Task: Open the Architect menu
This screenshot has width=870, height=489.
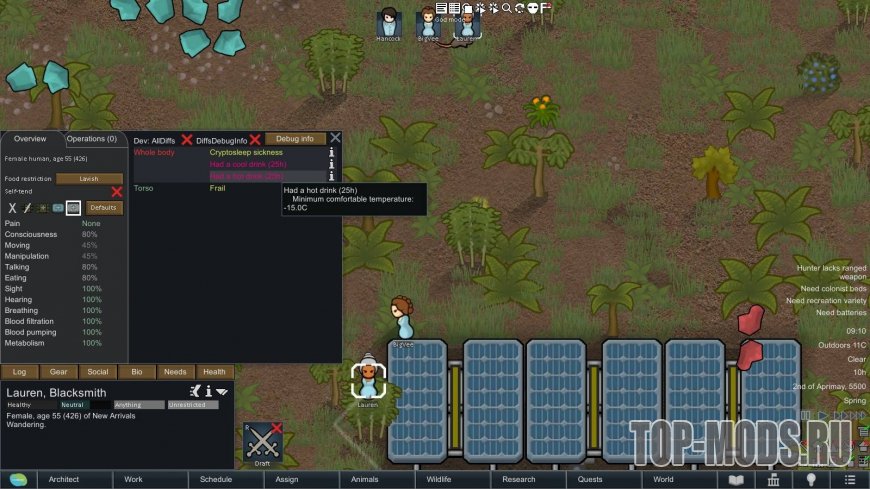Action: [64, 480]
